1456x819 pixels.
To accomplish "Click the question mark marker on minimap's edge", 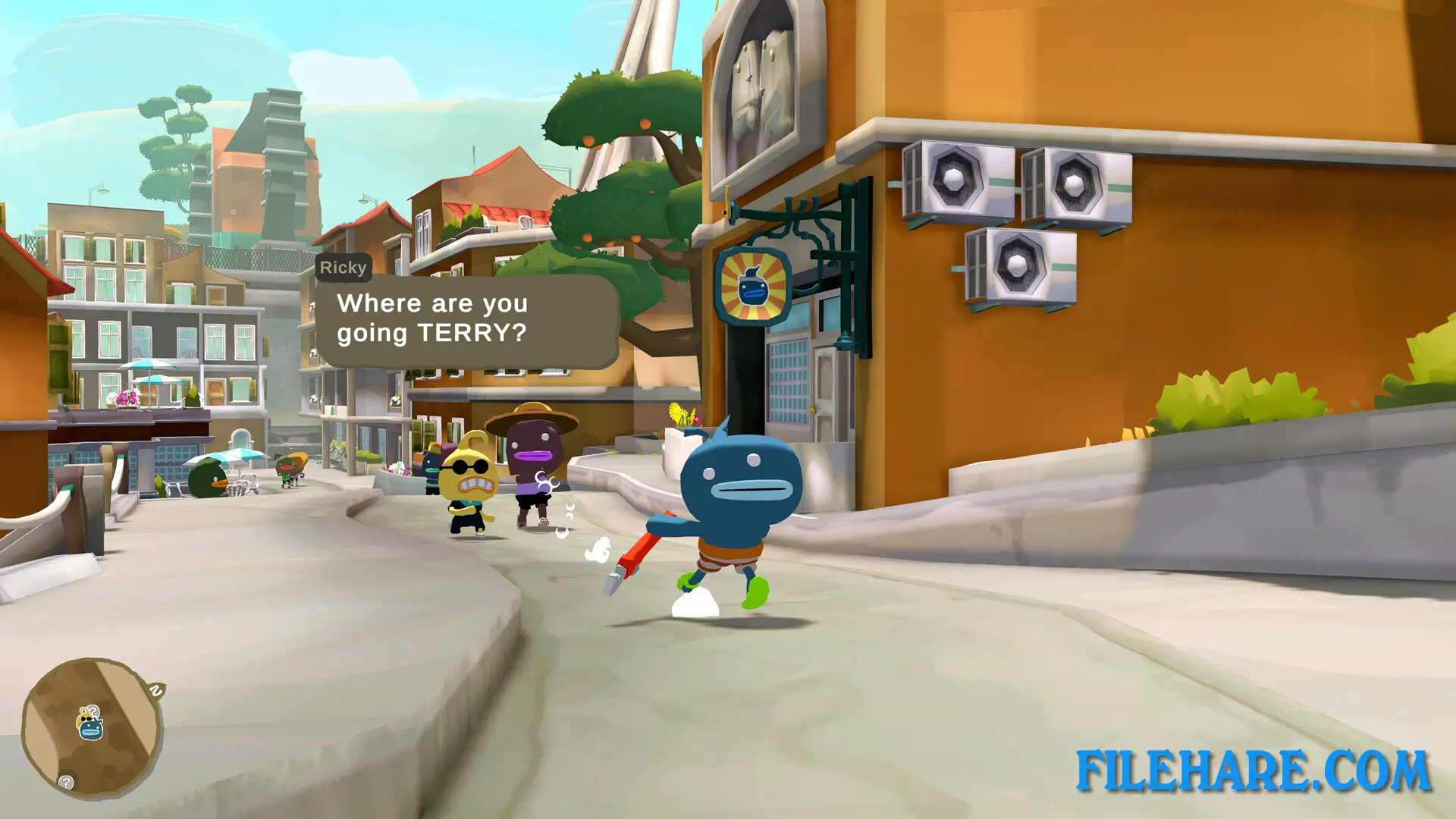I will (66, 782).
